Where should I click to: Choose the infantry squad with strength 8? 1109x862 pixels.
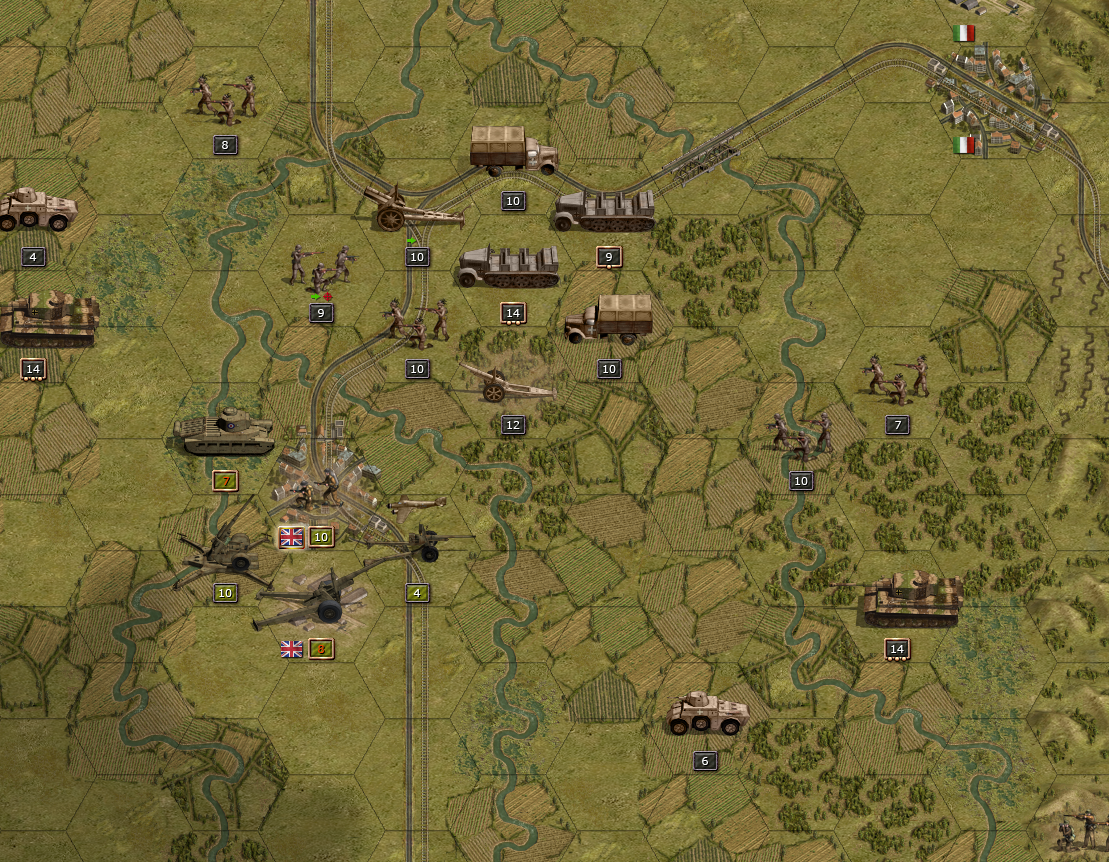click(225, 98)
